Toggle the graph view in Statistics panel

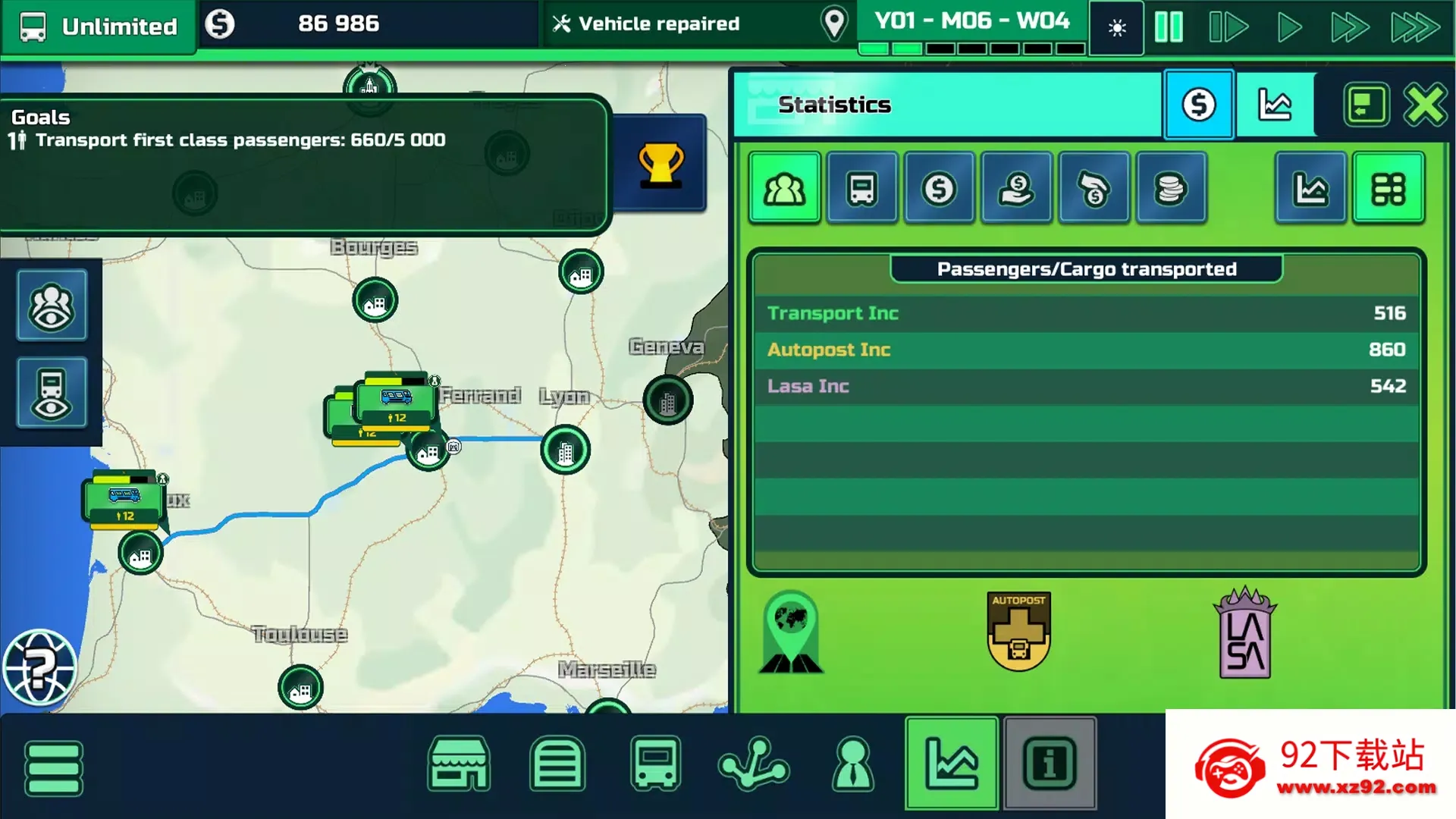coord(1310,187)
